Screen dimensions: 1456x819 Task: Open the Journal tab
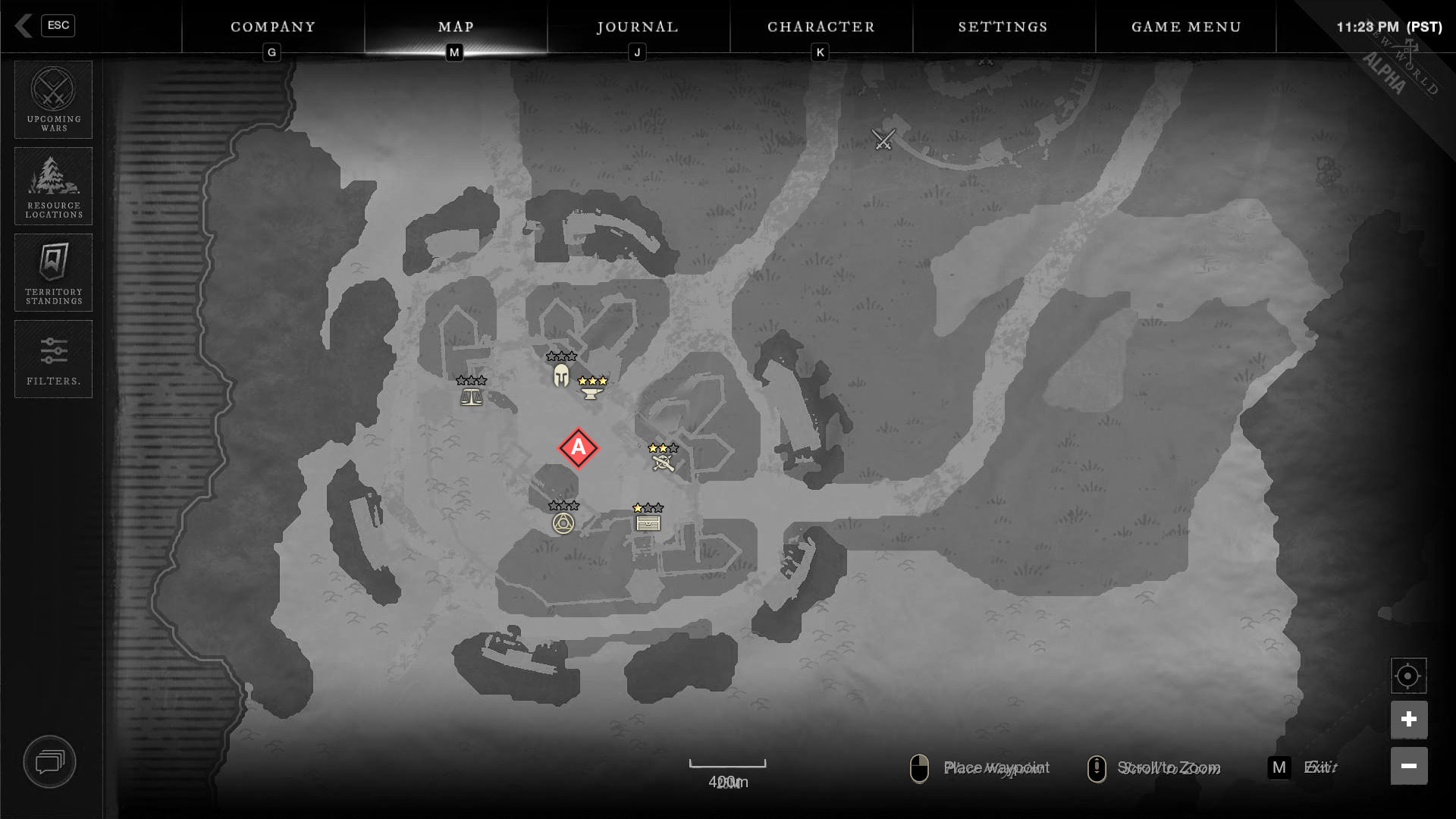coord(638,27)
